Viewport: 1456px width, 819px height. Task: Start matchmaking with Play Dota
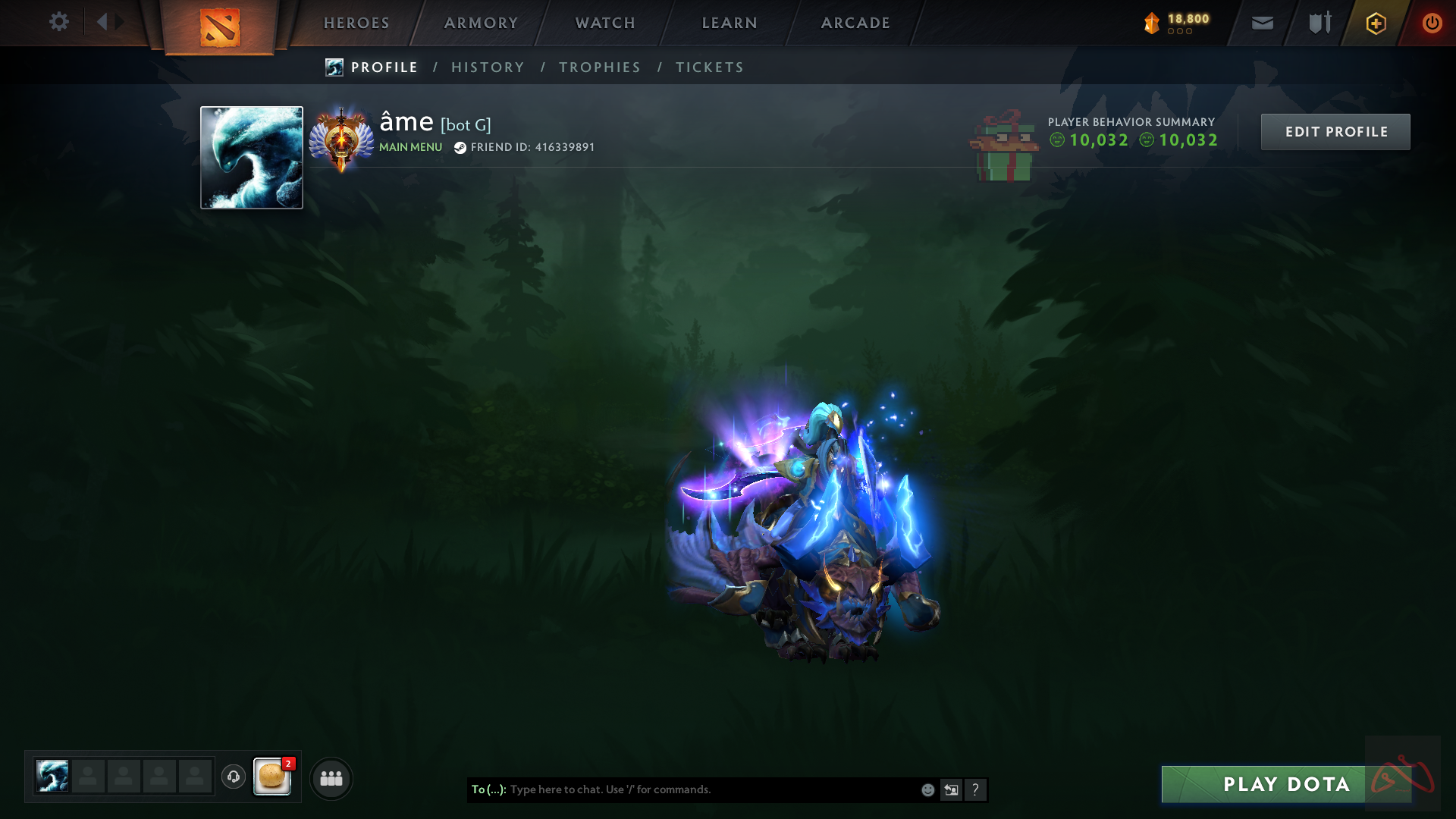tap(1286, 784)
